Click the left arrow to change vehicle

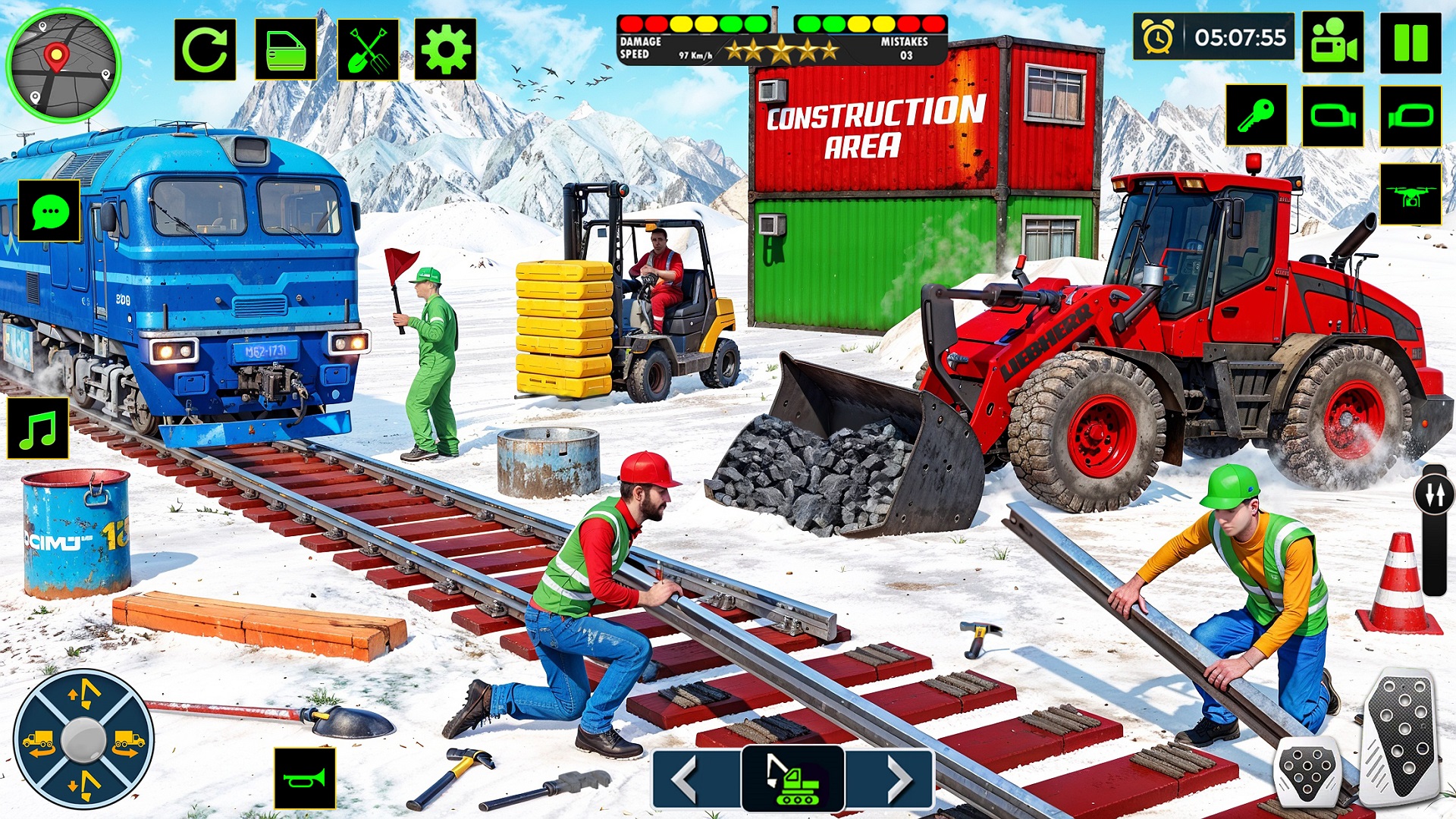pyautogui.click(x=686, y=777)
